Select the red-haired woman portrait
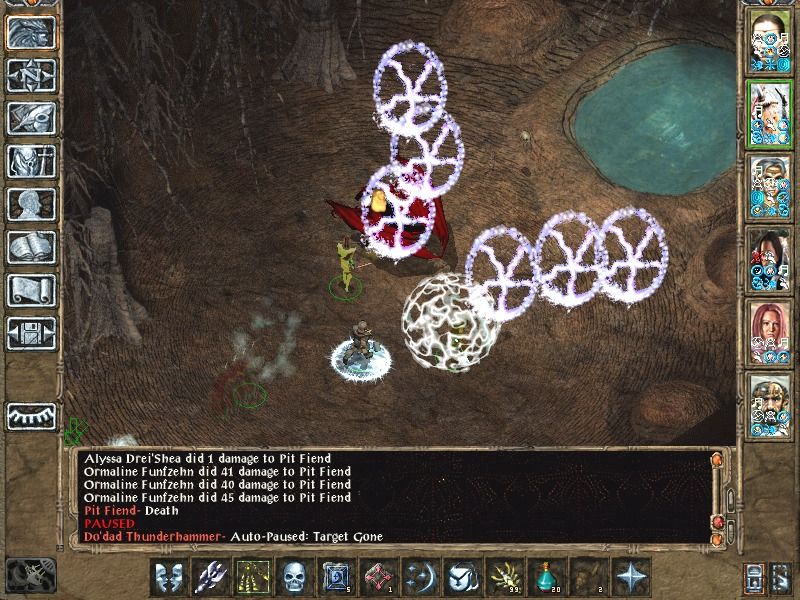The height and width of the screenshot is (600, 800). pos(770,332)
